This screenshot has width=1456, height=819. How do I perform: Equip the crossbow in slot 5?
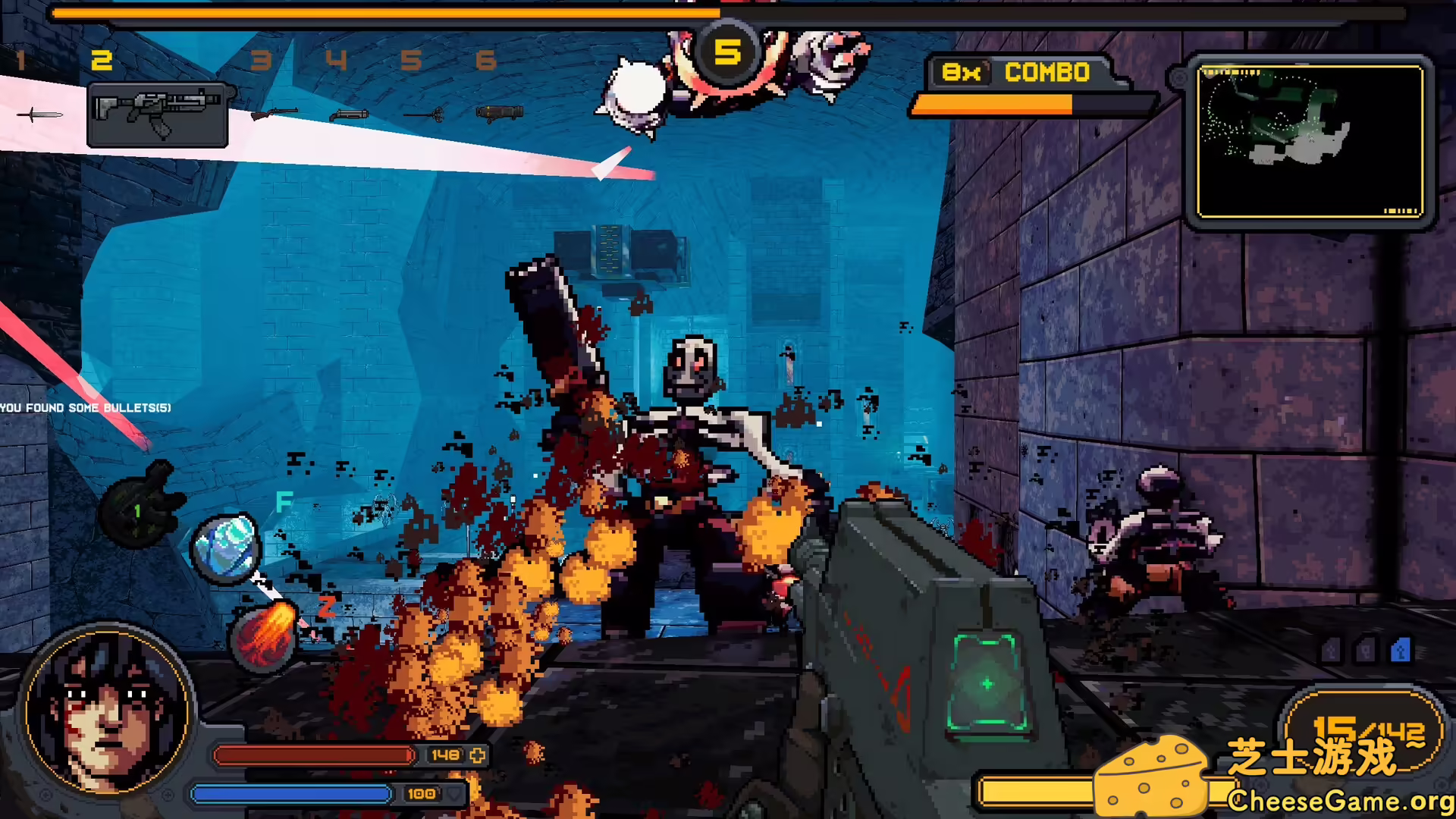425,115
